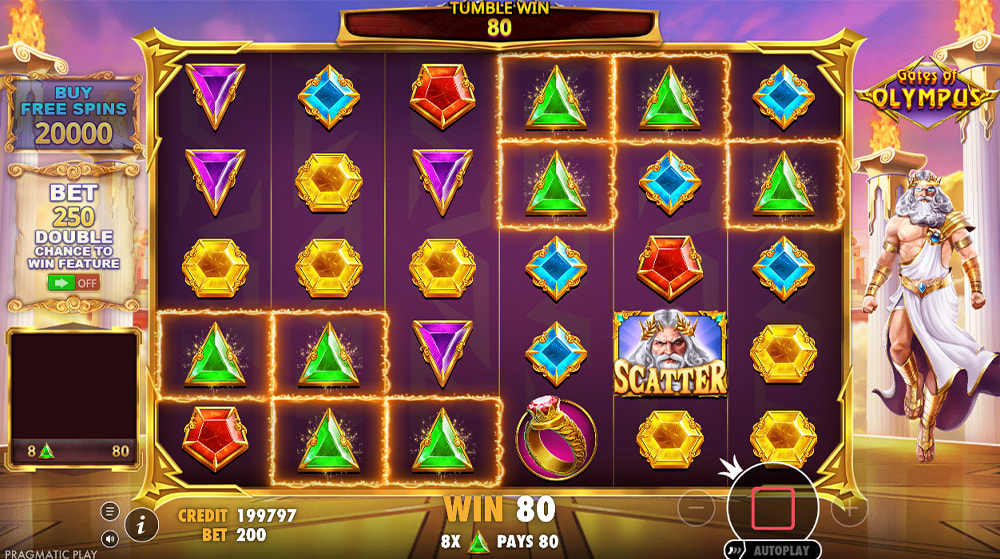Viewport: 1000px width, 559px height.
Task: Stop the current spin
Action: [x=772, y=507]
